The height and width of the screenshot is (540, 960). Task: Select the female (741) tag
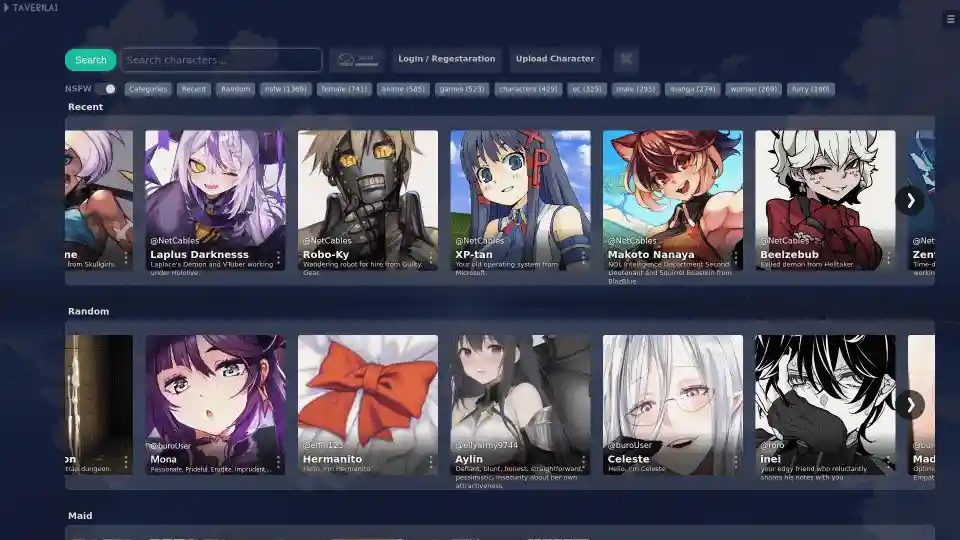click(x=344, y=89)
